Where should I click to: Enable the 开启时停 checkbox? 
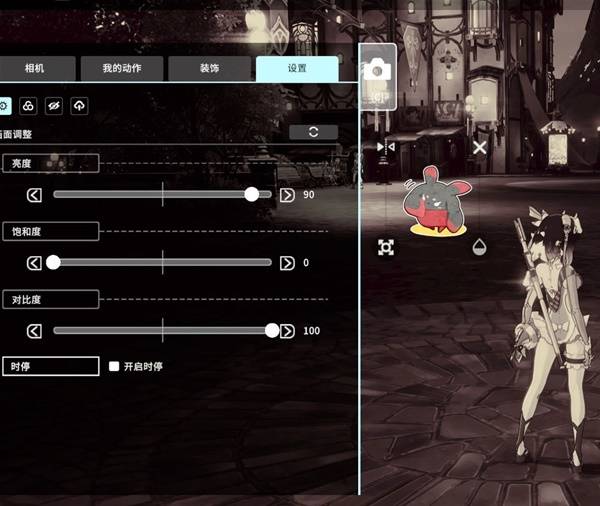(114, 367)
